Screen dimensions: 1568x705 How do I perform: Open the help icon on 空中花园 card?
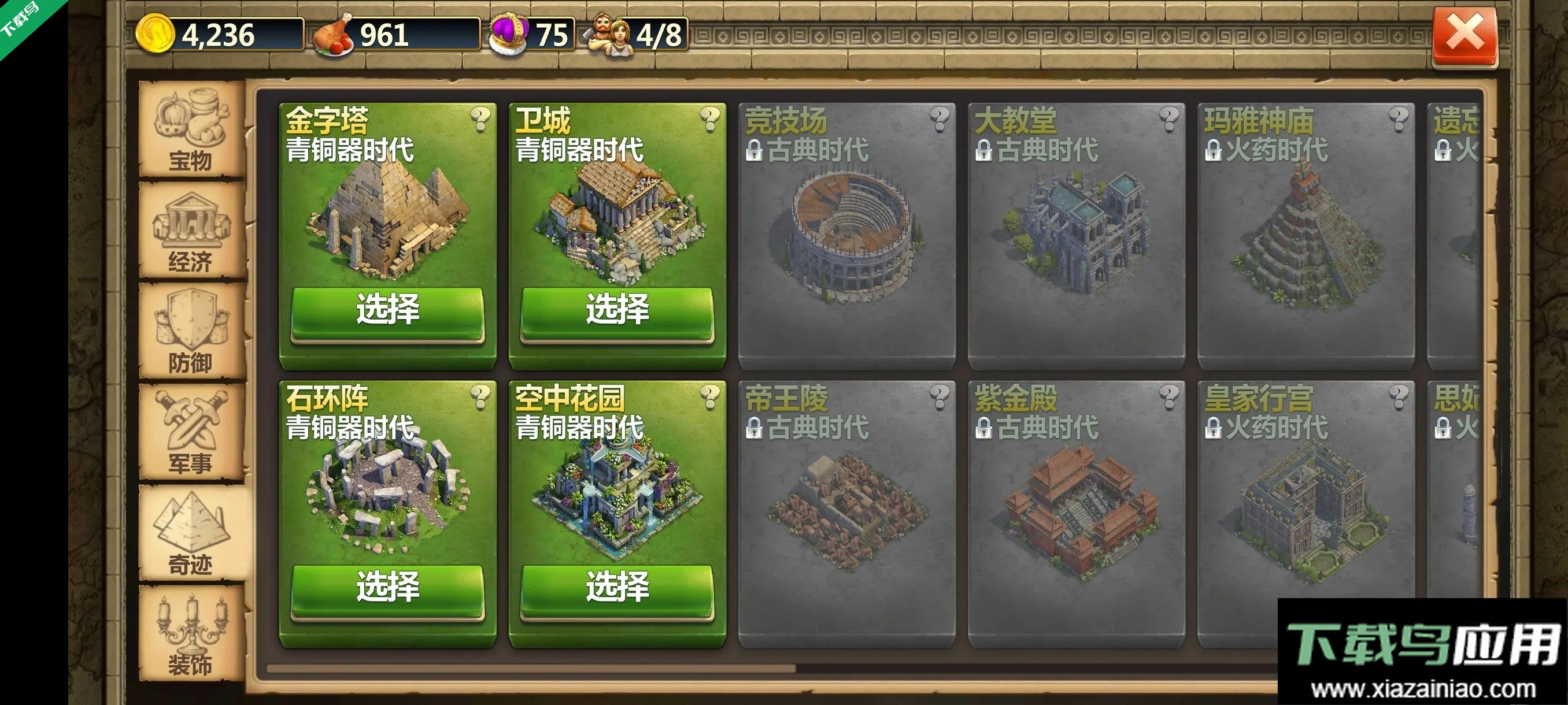[x=710, y=396]
